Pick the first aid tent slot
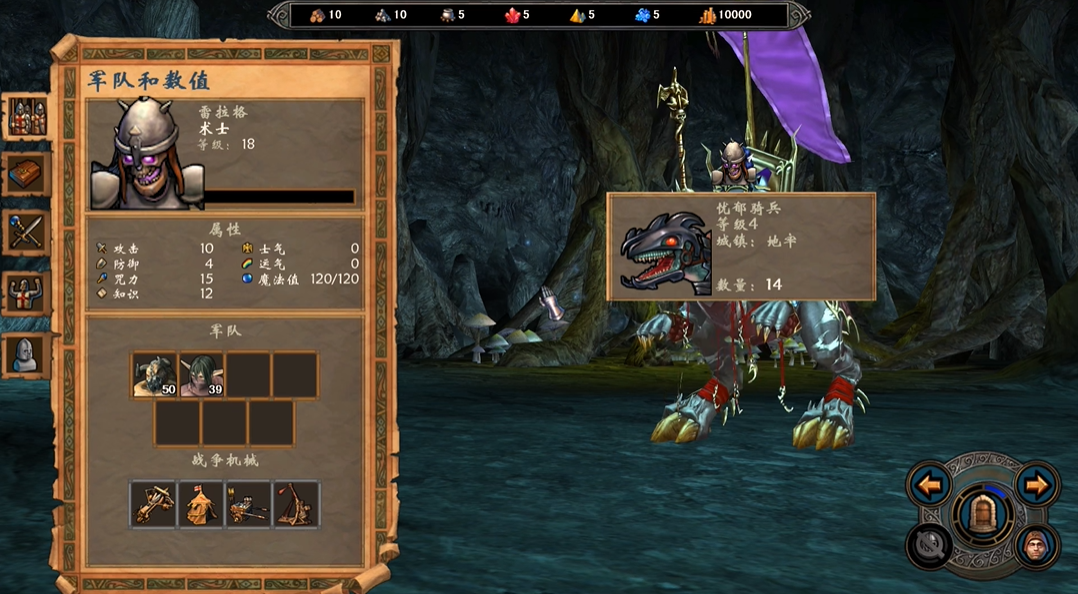 pos(201,504)
